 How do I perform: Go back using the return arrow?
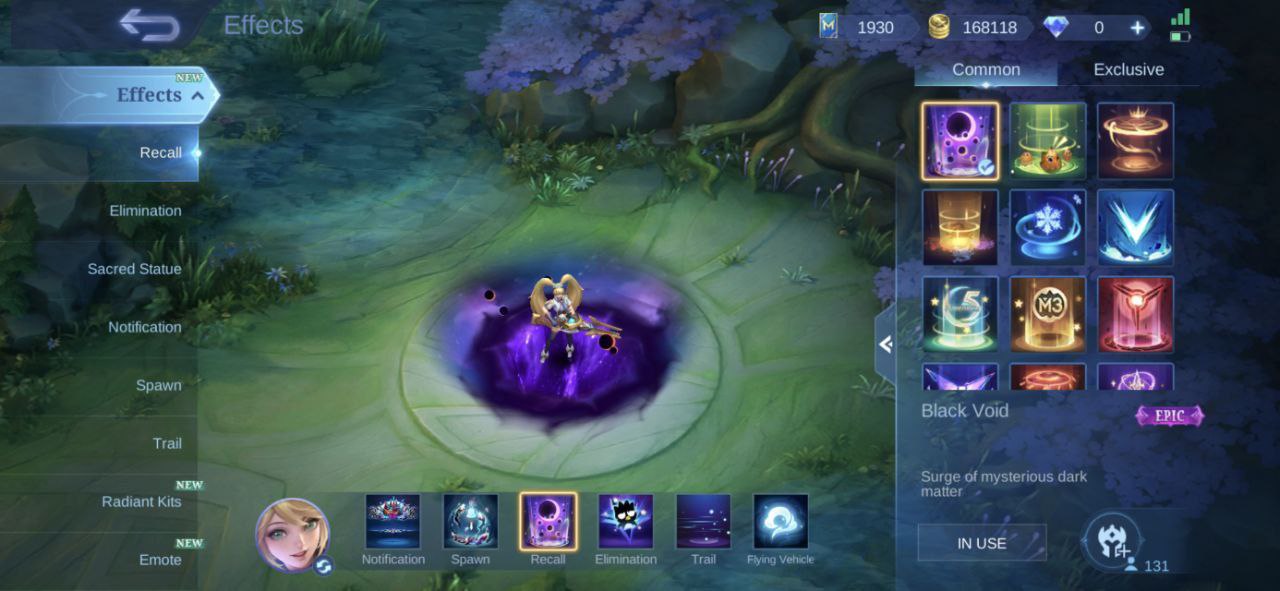pyautogui.click(x=148, y=25)
